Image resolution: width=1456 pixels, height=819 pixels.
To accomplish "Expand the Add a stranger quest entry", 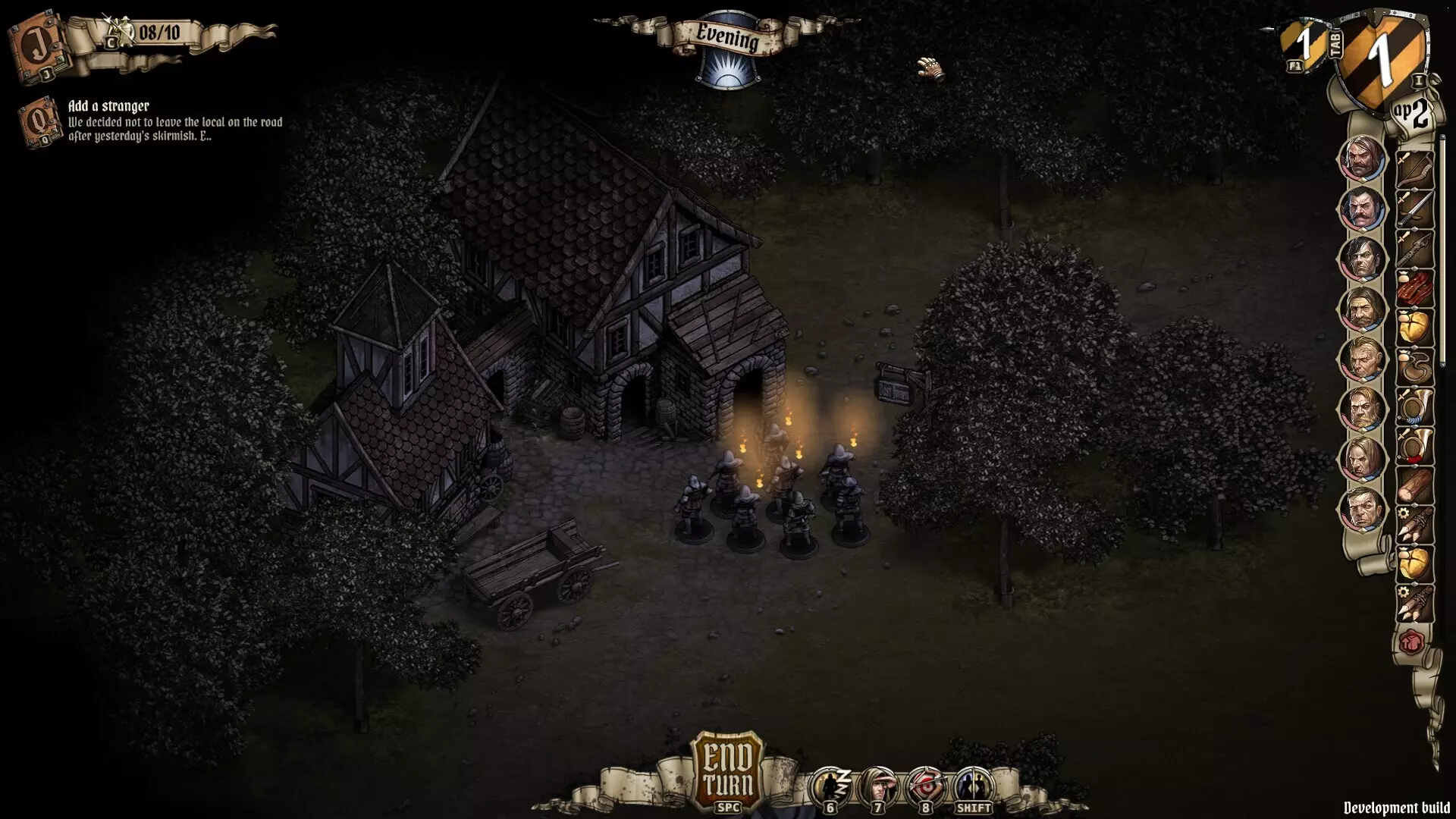I will (x=110, y=106).
